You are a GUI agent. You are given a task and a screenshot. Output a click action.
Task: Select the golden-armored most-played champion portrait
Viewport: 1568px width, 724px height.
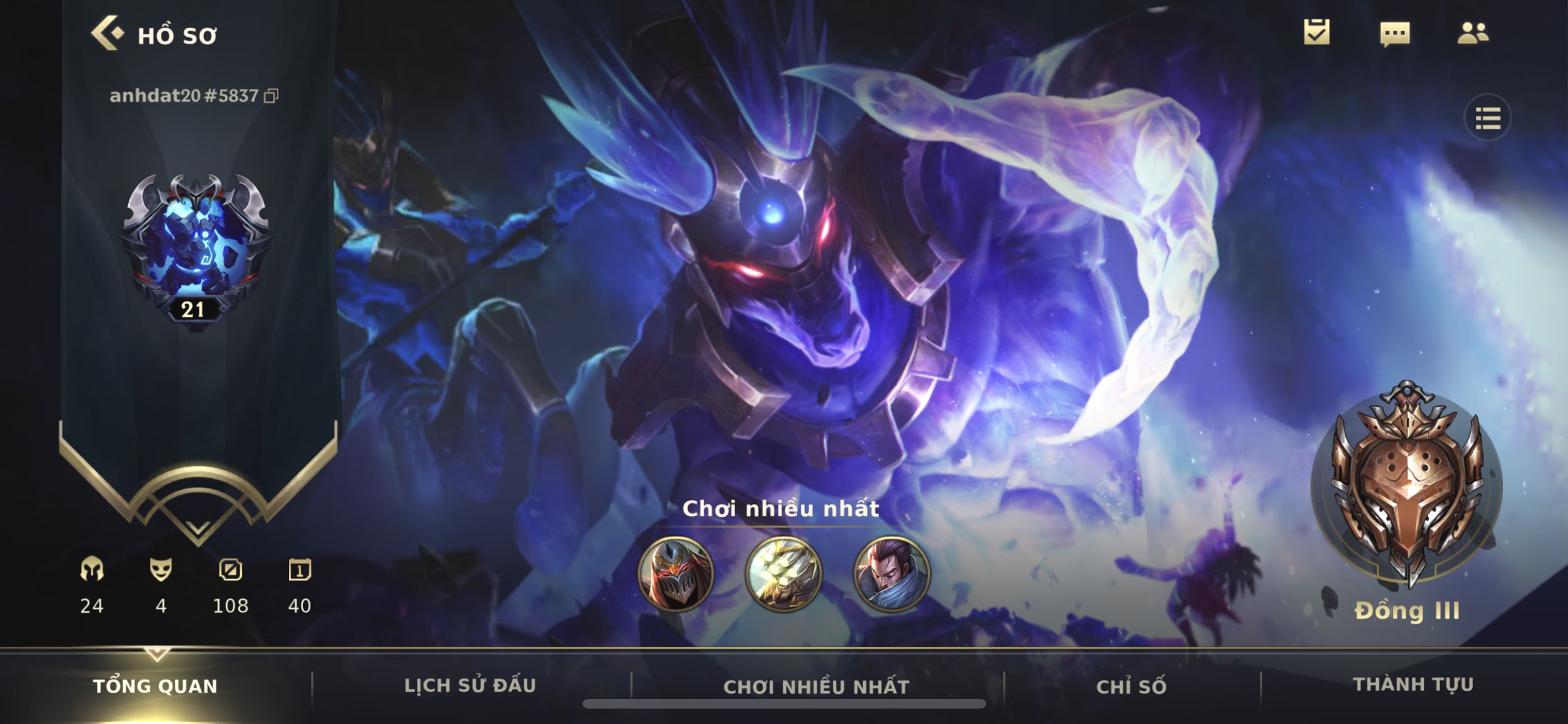(x=783, y=573)
